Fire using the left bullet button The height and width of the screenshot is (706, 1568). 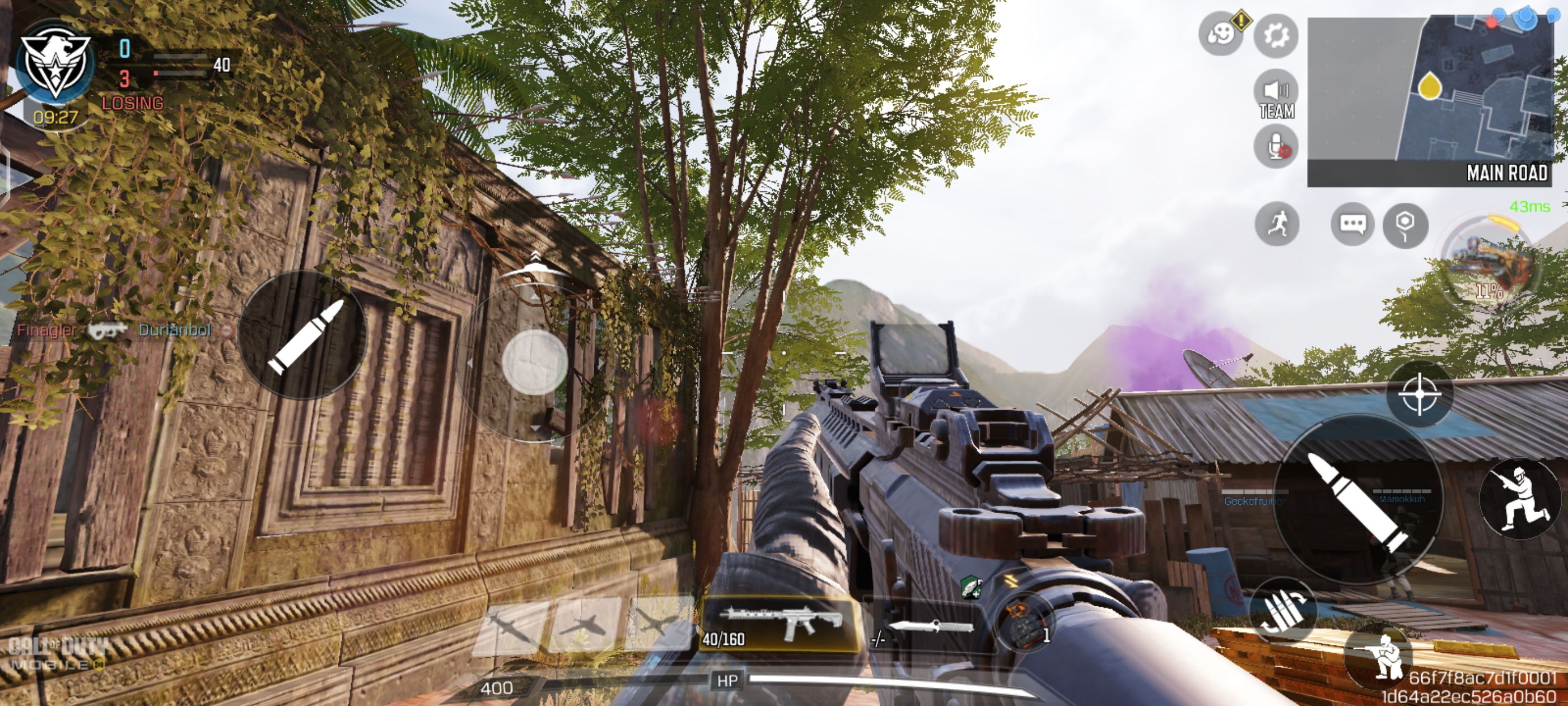tap(304, 335)
